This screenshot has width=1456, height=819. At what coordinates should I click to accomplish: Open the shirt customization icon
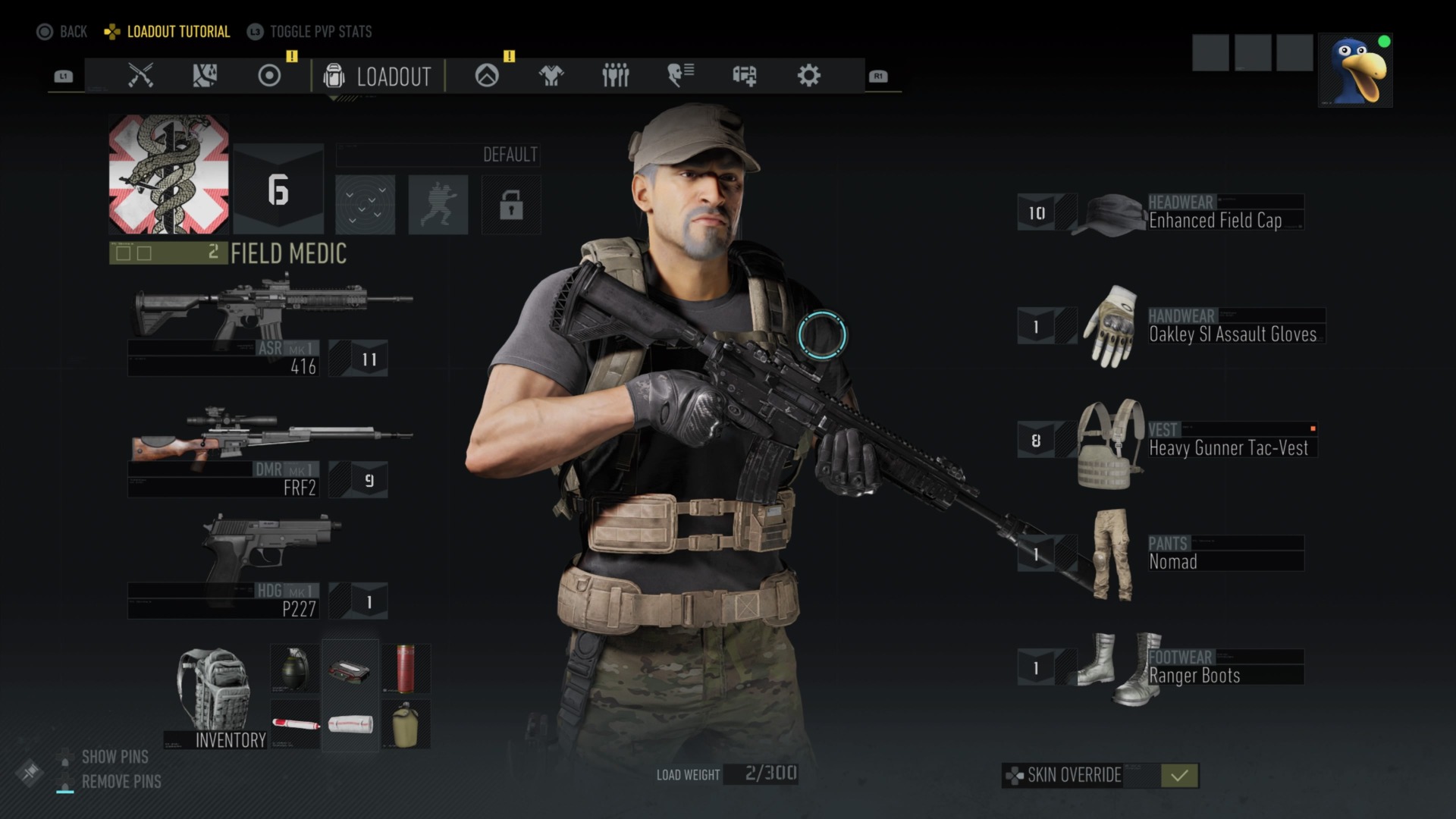(x=551, y=76)
